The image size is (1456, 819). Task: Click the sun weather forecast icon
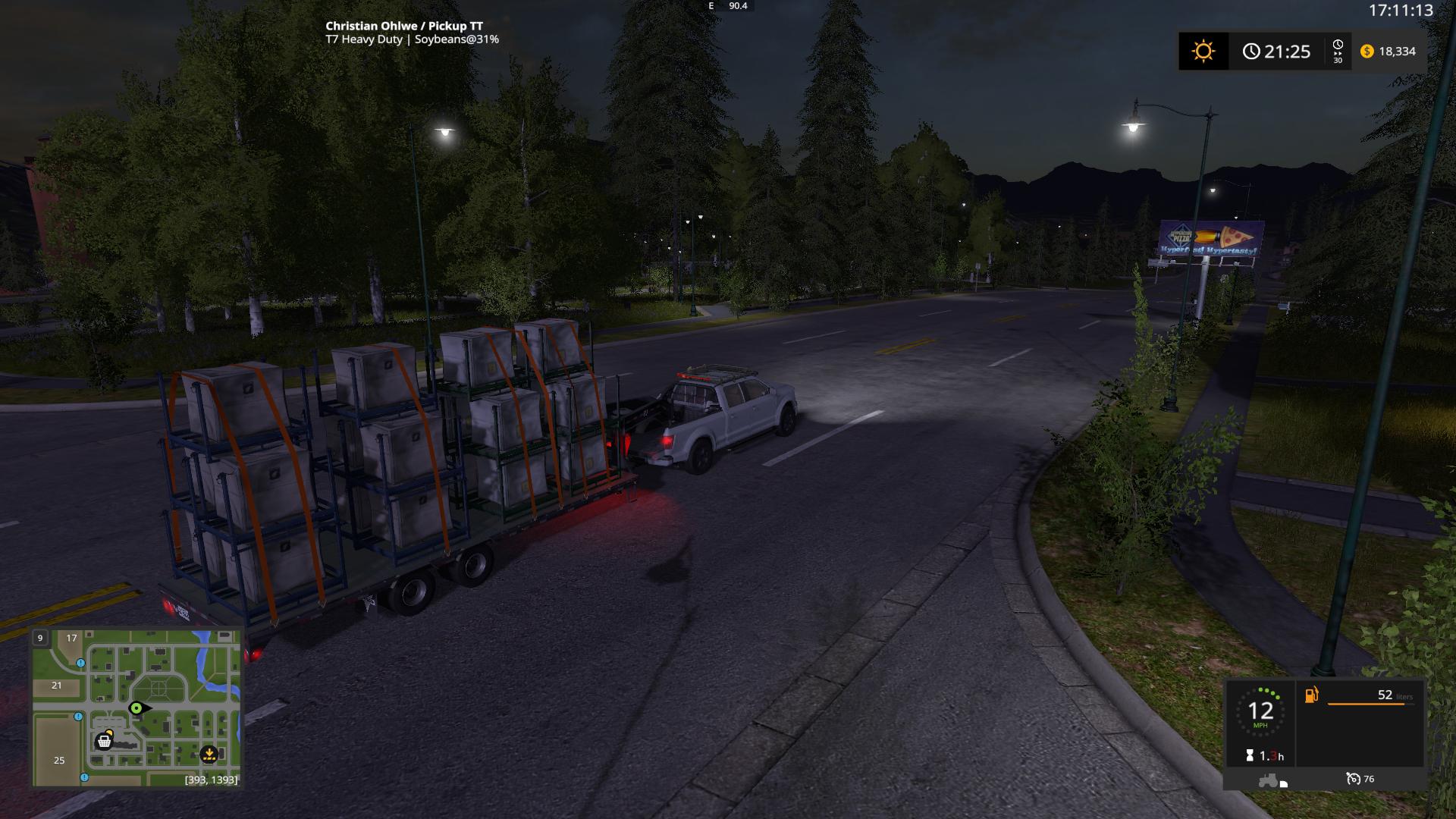[x=1203, y=52]
